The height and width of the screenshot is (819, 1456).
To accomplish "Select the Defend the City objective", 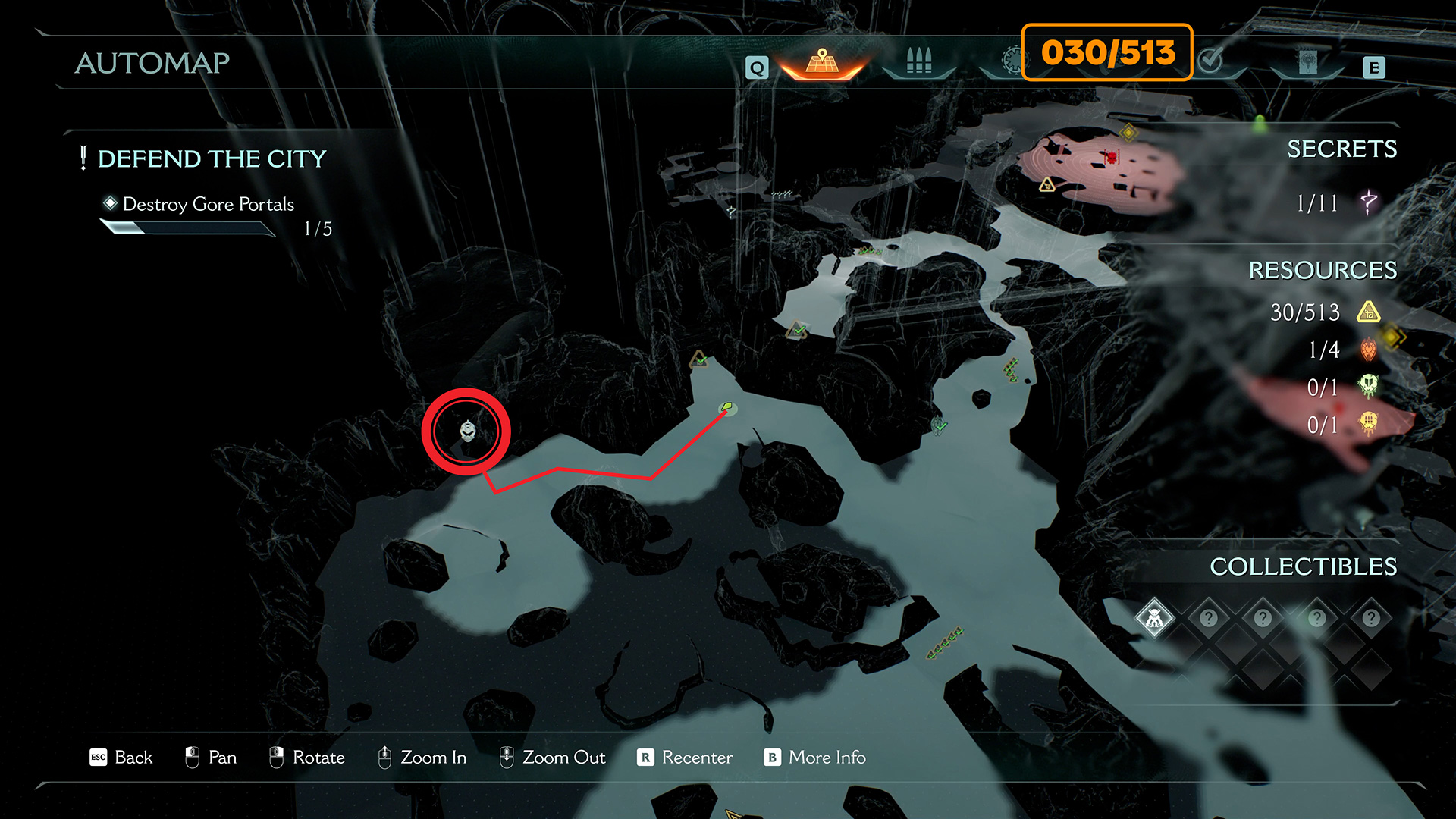I will point(212,159).
